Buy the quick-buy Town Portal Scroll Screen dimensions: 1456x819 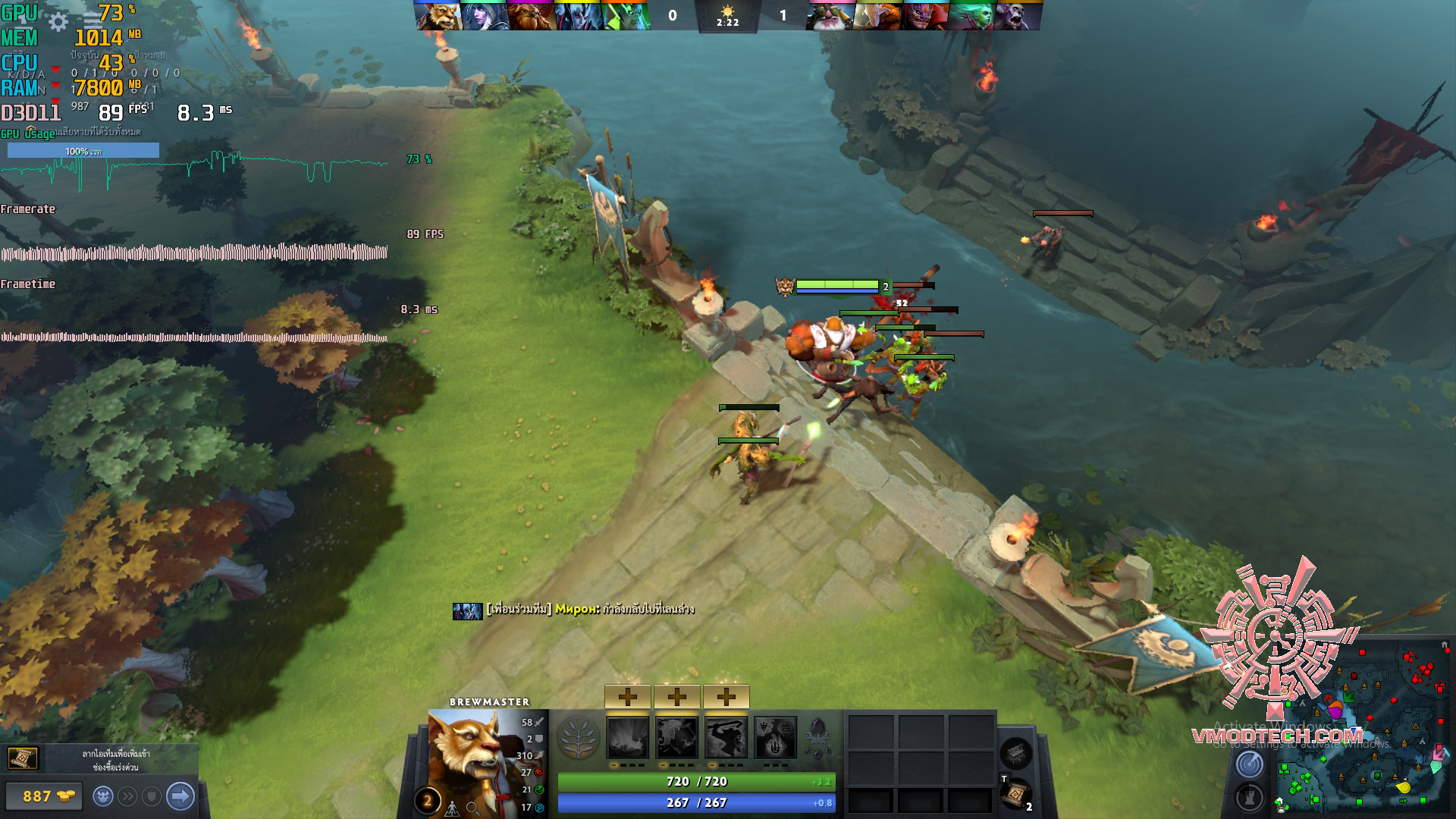(x=22, y=758)
